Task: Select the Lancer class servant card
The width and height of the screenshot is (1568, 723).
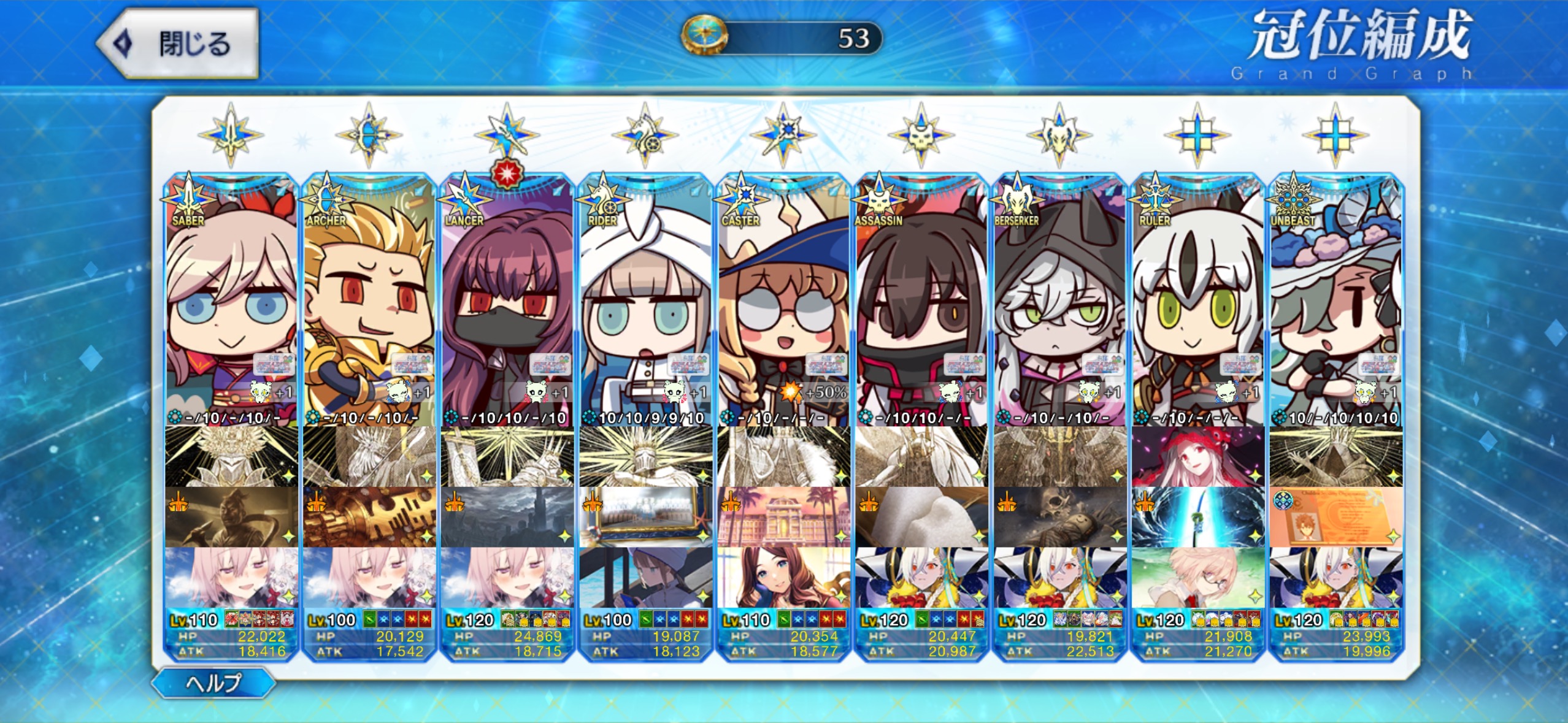Action: point(507,307)
